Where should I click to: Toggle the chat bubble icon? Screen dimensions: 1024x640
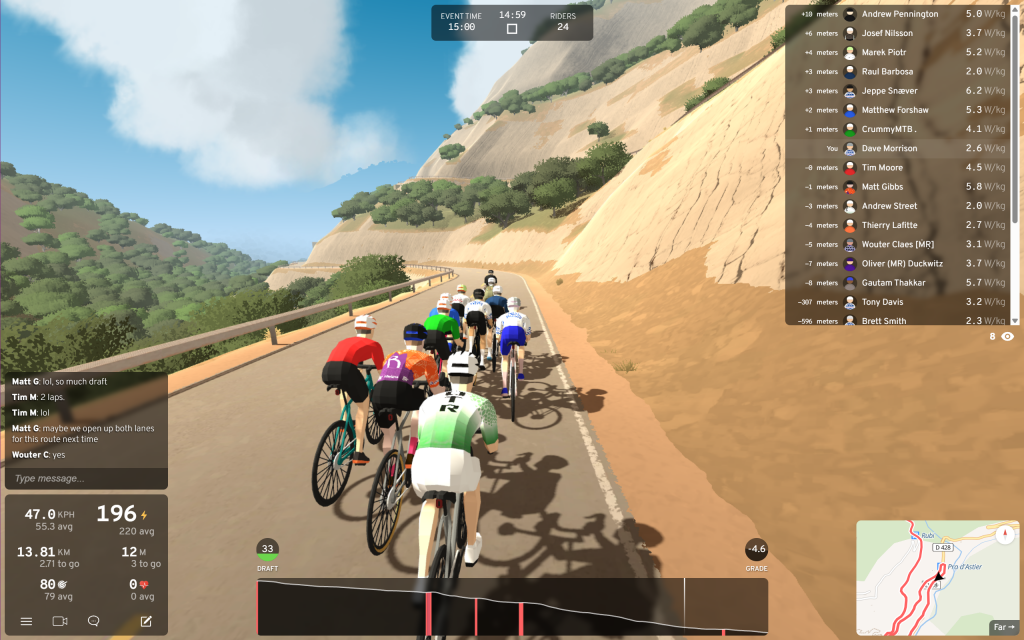pos(94,621)
